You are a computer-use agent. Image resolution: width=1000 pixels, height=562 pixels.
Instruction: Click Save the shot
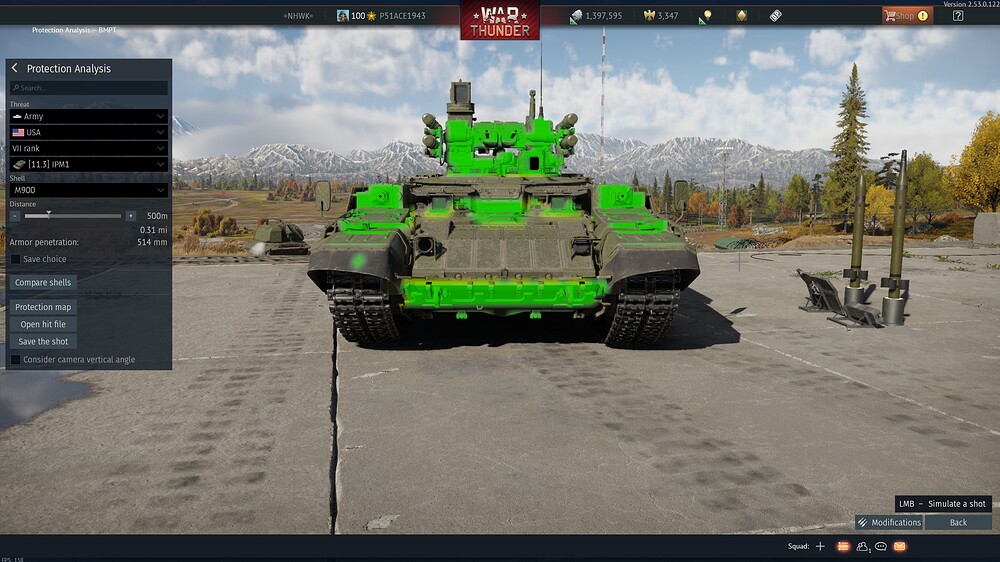[x=43, y=341]
